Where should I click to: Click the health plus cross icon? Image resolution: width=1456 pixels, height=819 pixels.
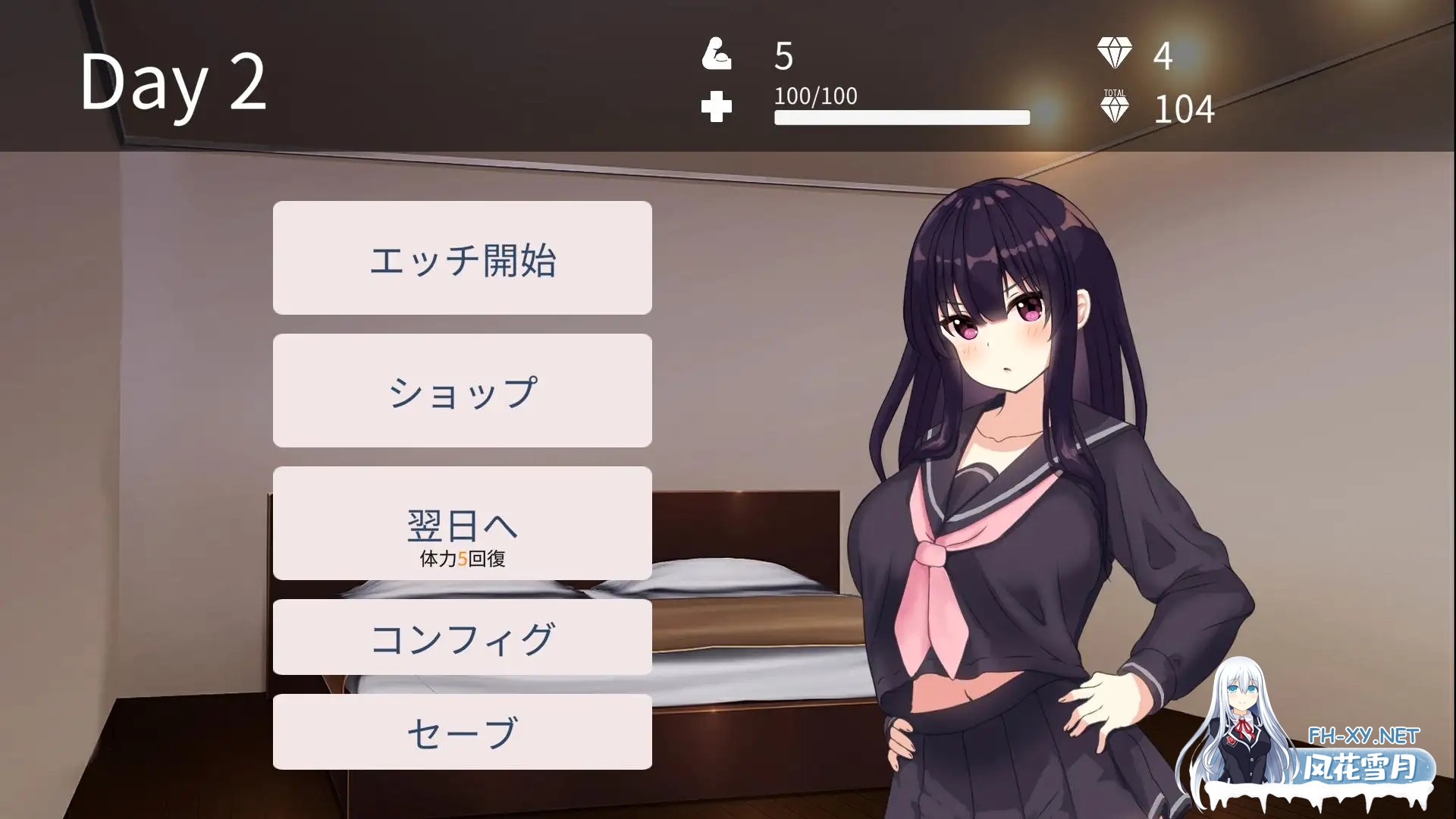[718, 106]
